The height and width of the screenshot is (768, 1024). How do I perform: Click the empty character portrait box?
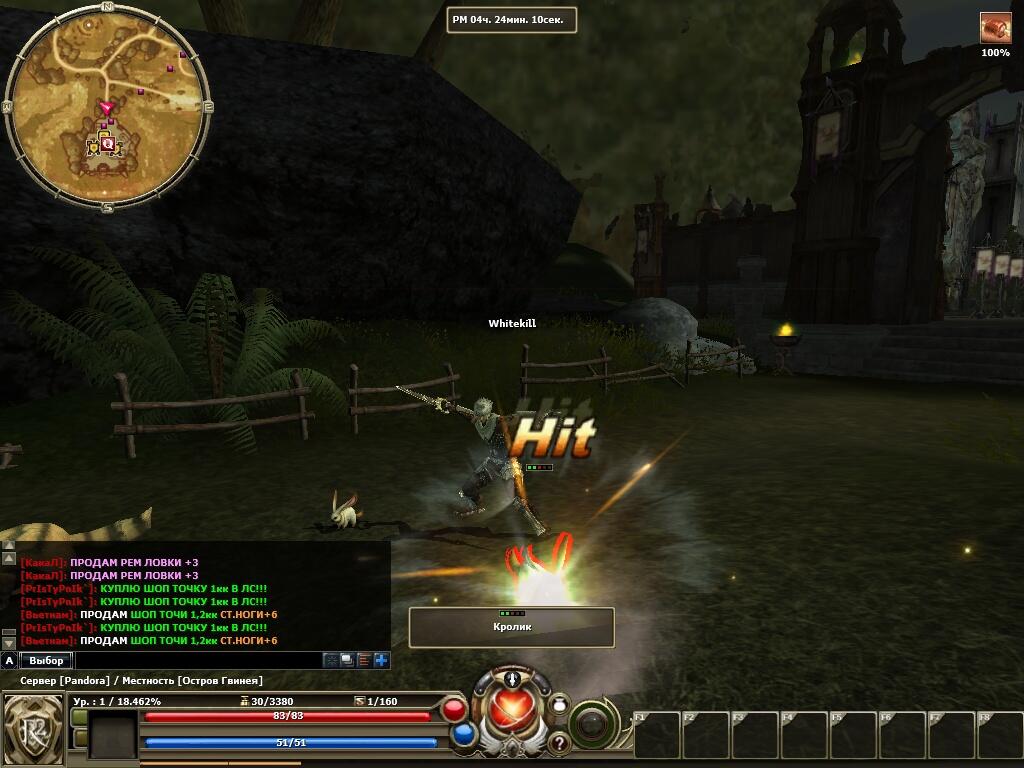(112, 734)
